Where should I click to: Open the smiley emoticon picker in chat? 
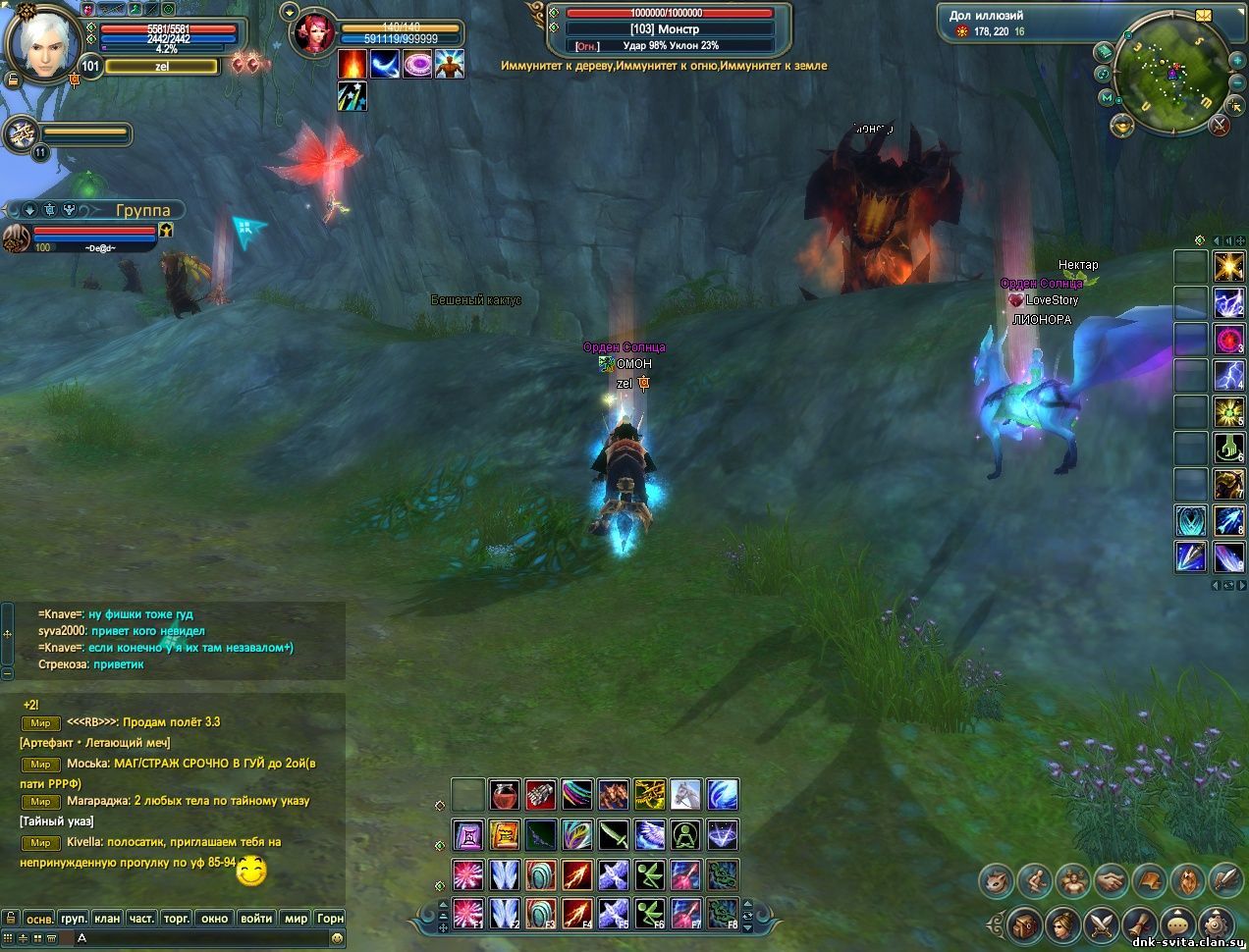click(338, 938)
